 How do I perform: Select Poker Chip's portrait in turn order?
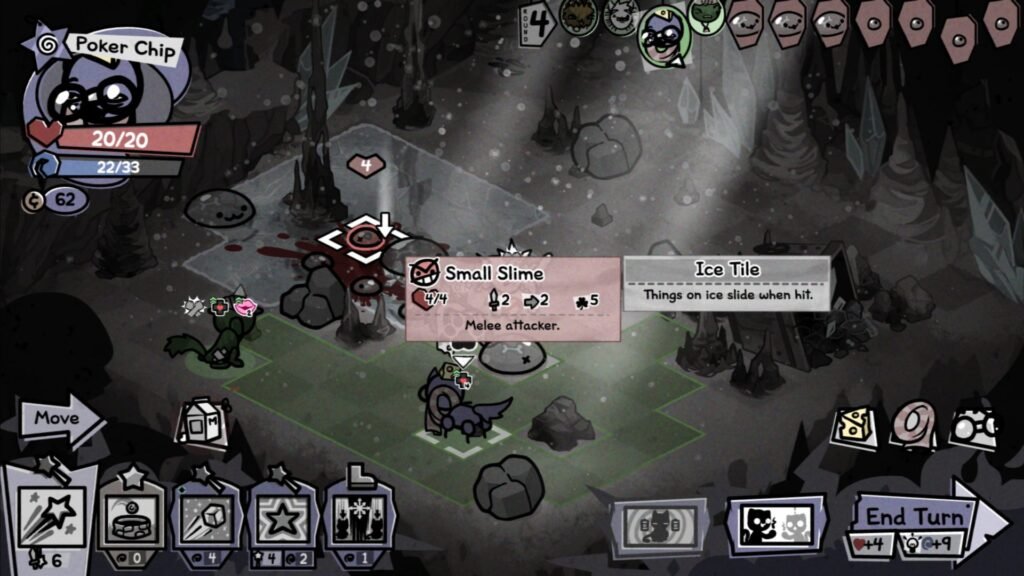pyautogui.click(x=663, y=35)
